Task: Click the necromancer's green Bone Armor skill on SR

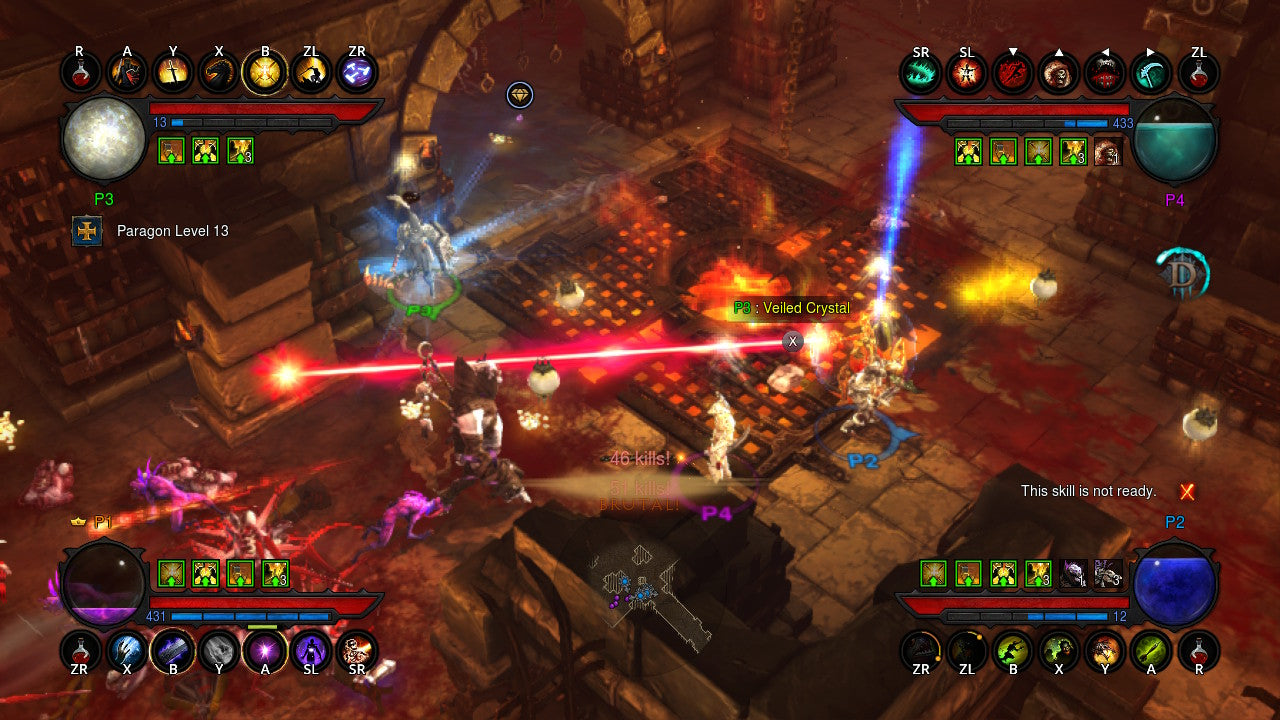Action: [921, 72]
